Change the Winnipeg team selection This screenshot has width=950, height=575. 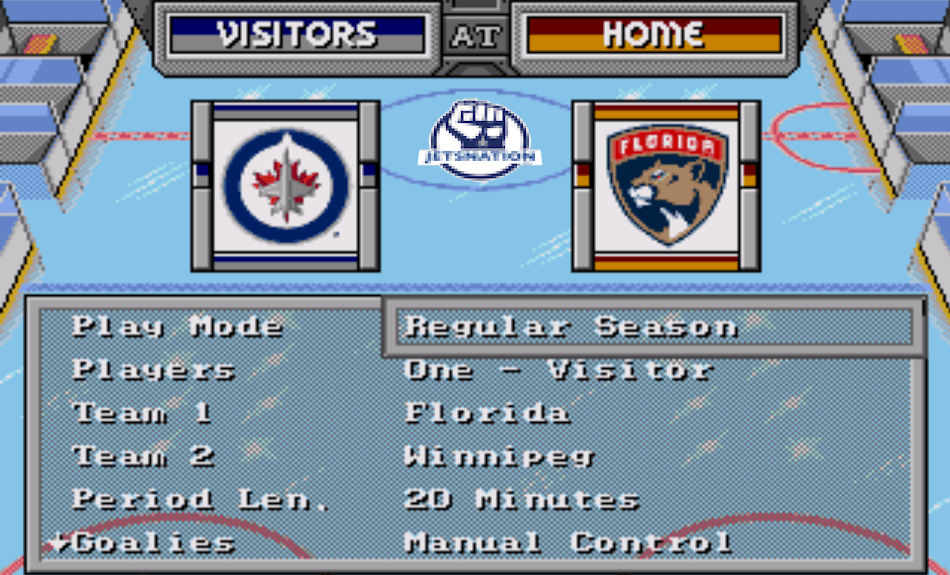point(499,457)
